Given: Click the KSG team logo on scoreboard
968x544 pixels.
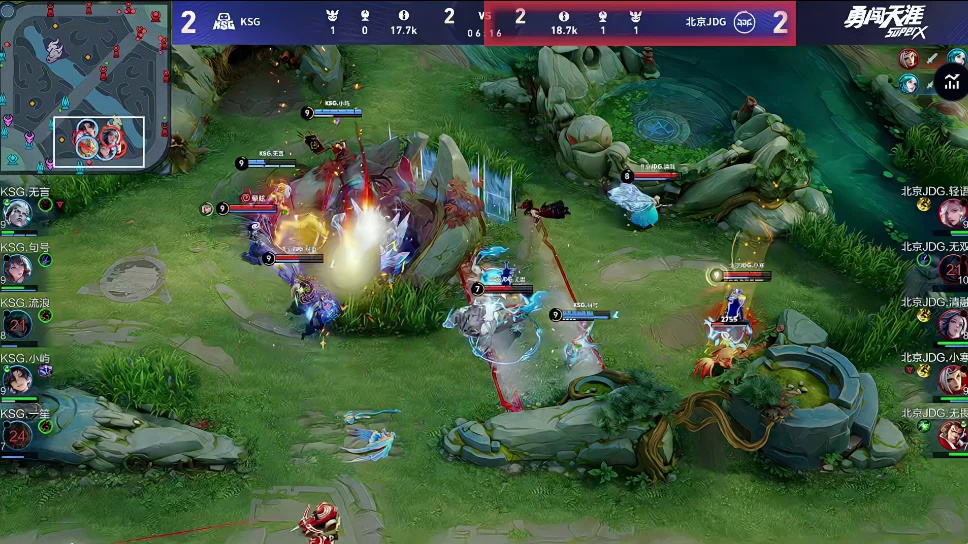Looking at the screenshot, I should pyautogui.click(x=224, y=22).
